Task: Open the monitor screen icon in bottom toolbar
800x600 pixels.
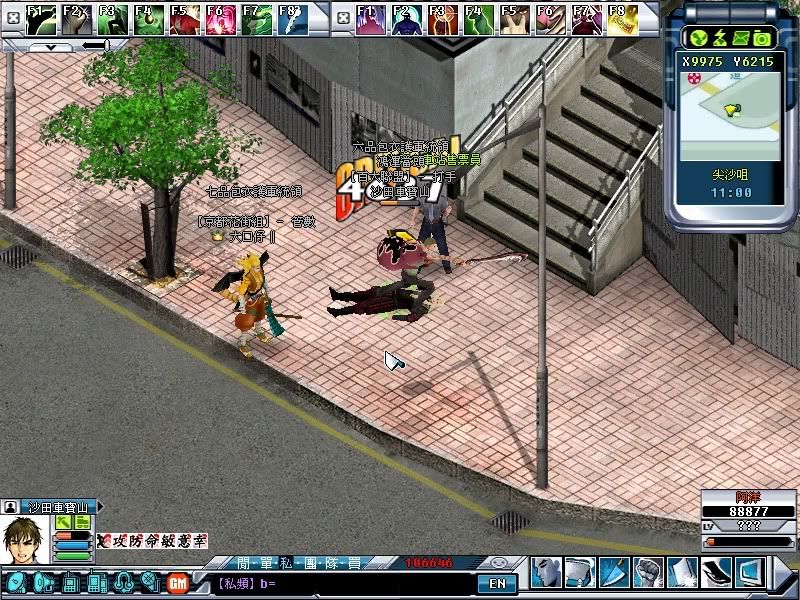Action: (x=750, y=573)
